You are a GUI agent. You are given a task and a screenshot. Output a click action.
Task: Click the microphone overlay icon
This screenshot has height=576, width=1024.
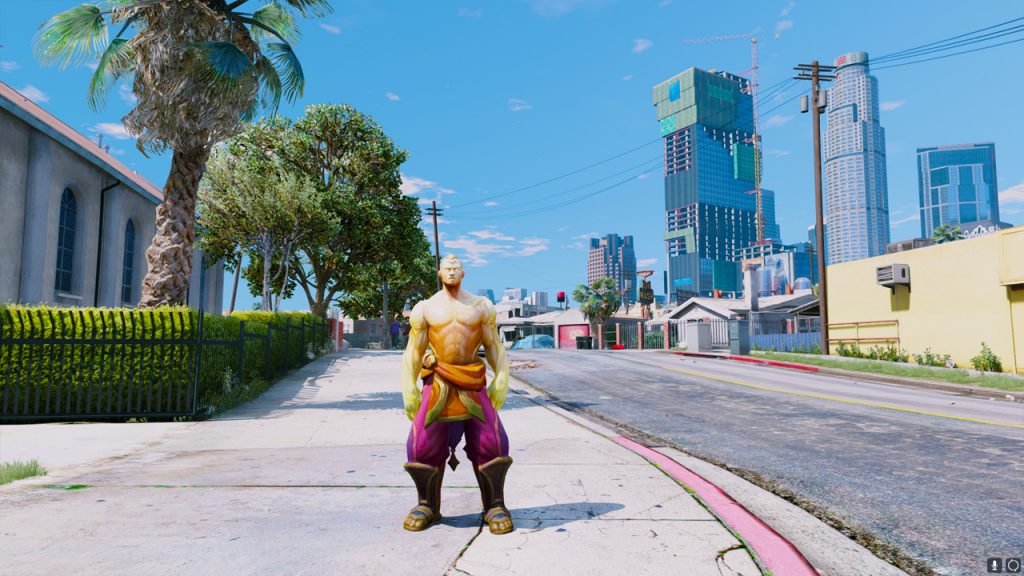pos(995,565)
